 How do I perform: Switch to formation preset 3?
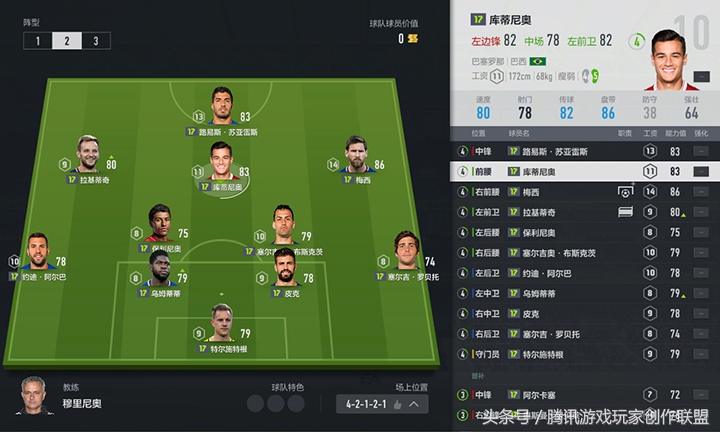click(x=95, y=41)
